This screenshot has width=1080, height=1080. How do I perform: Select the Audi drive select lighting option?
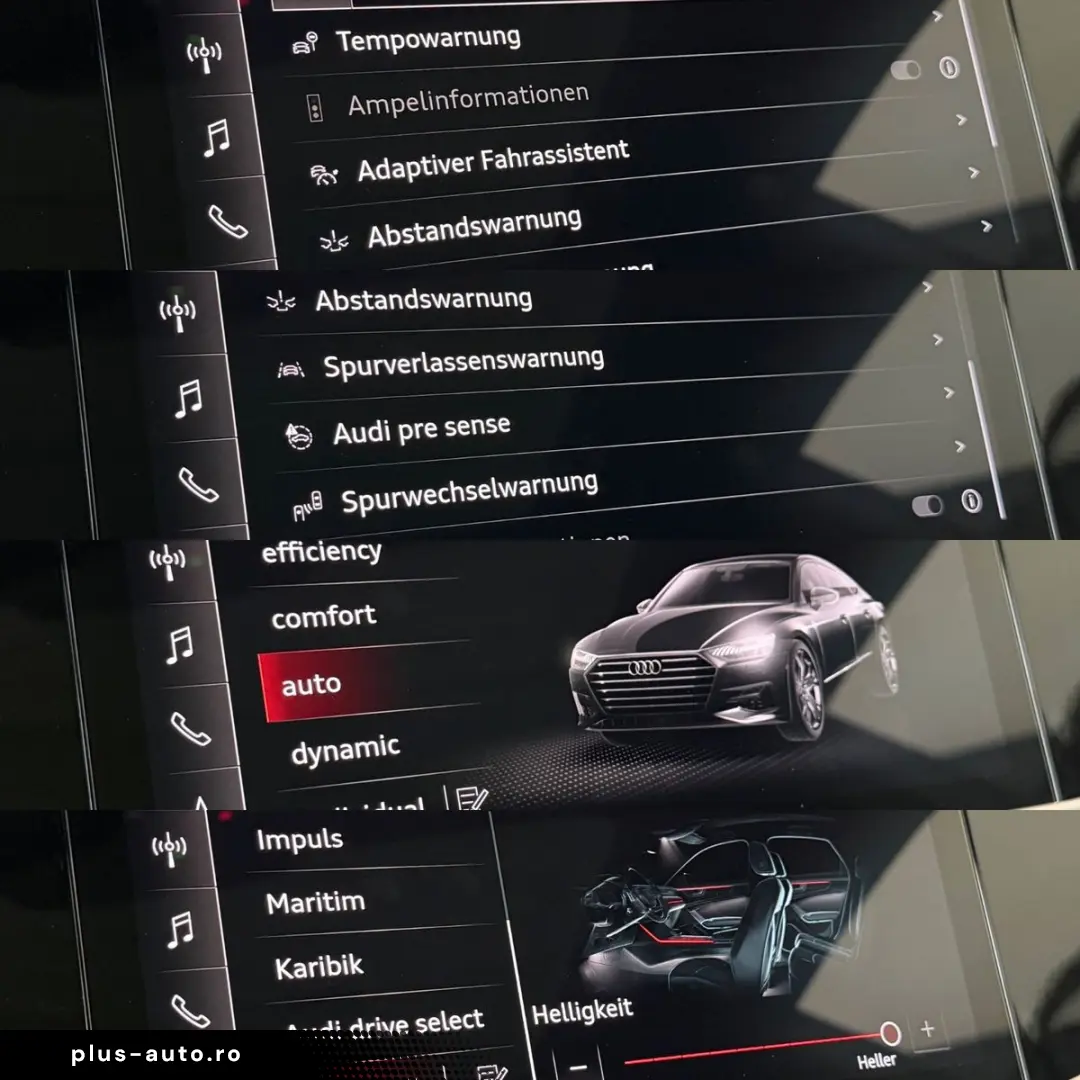point(385,1024)
